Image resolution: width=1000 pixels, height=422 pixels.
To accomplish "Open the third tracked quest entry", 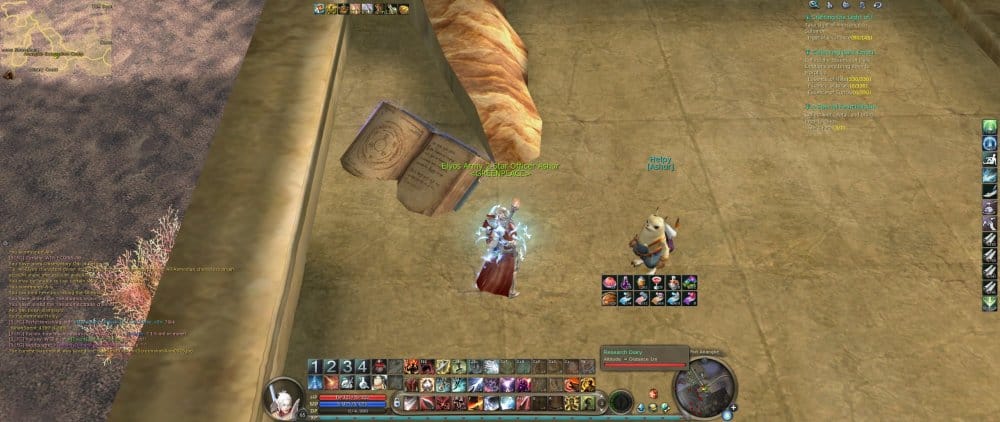I will (840, 106).
